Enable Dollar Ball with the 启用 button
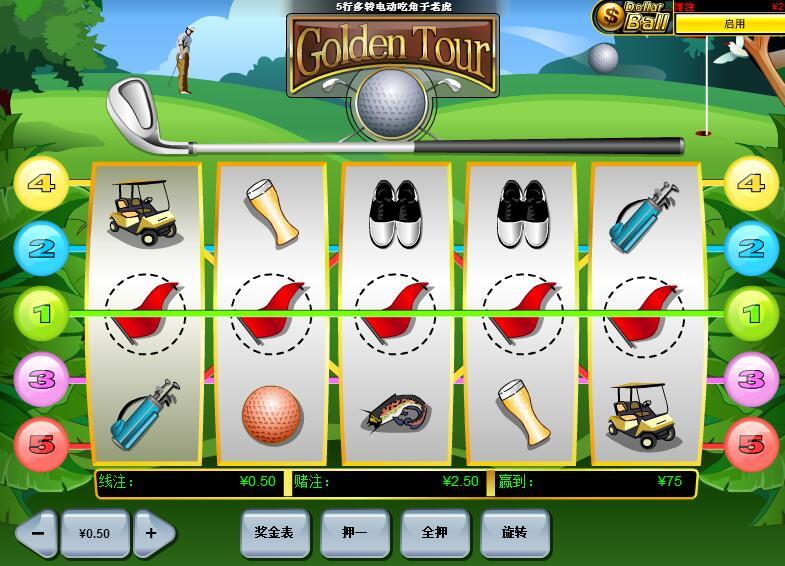 click(733, 24)
